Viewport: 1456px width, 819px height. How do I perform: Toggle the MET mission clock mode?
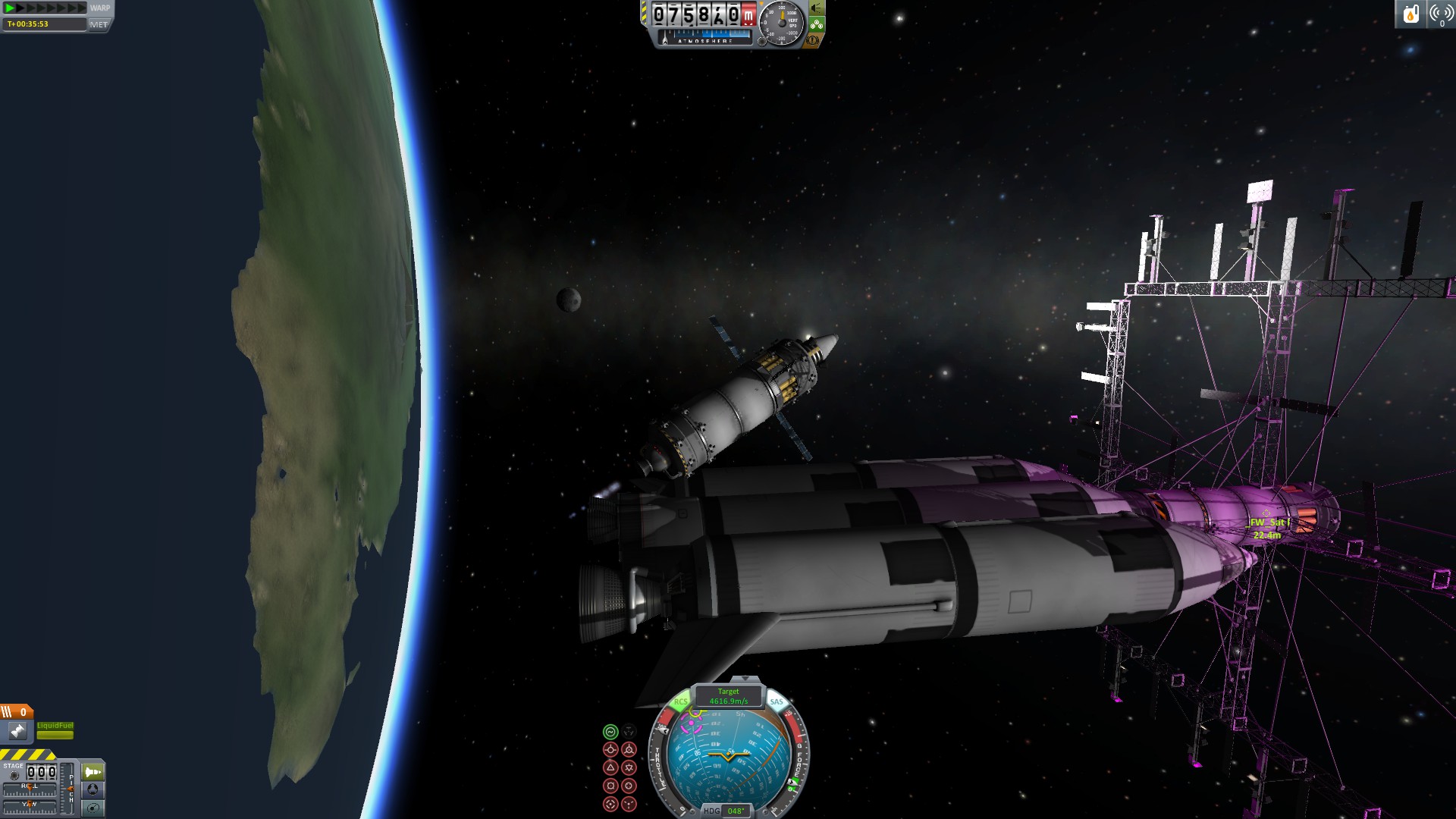[99, 24]
